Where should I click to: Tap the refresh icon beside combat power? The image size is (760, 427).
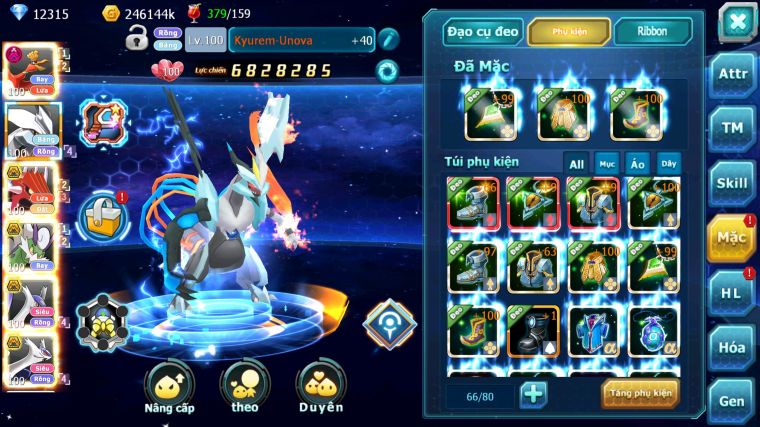(386, 71)
